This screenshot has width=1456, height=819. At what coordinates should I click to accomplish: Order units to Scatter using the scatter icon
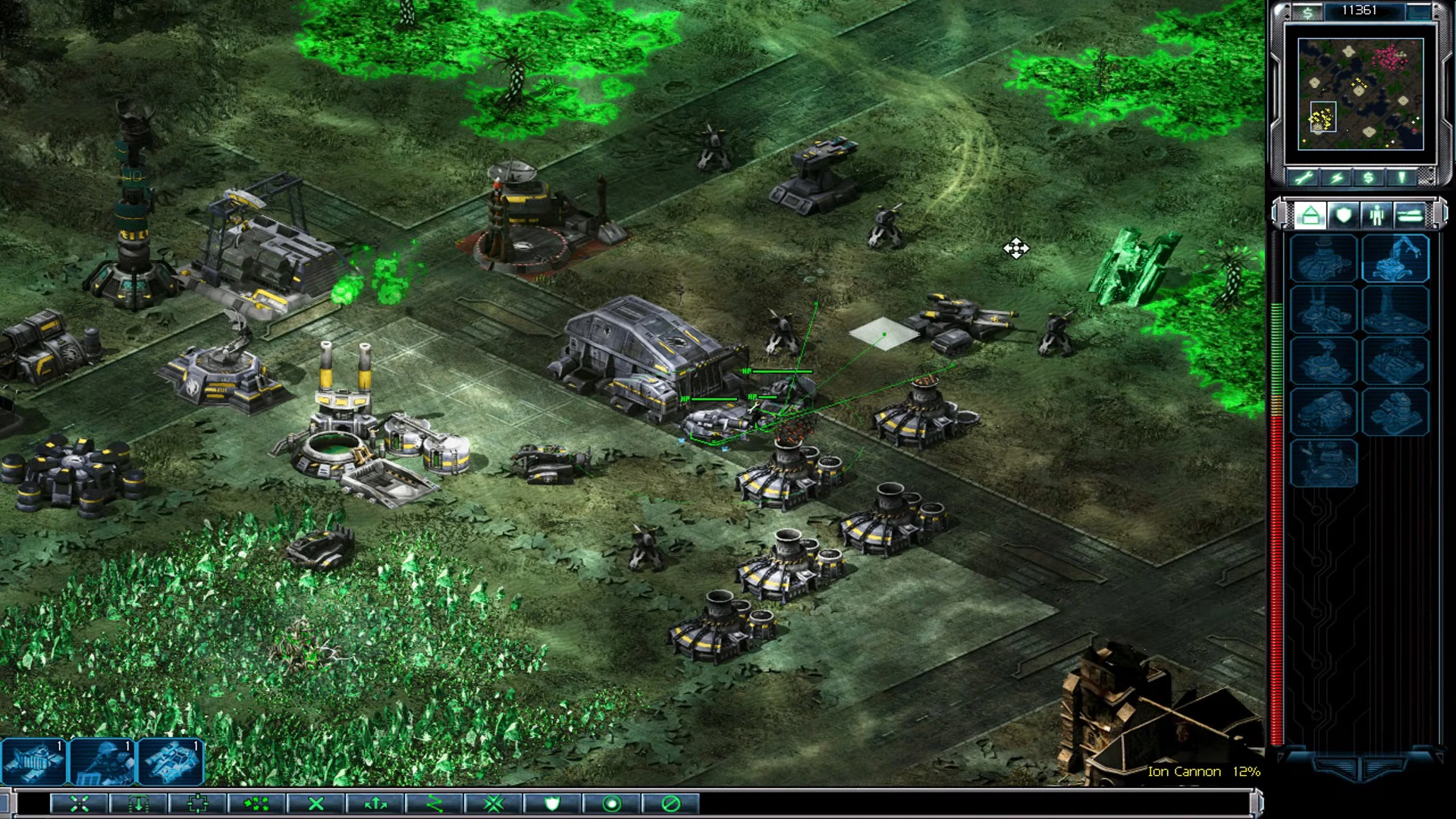pos(258,805)
